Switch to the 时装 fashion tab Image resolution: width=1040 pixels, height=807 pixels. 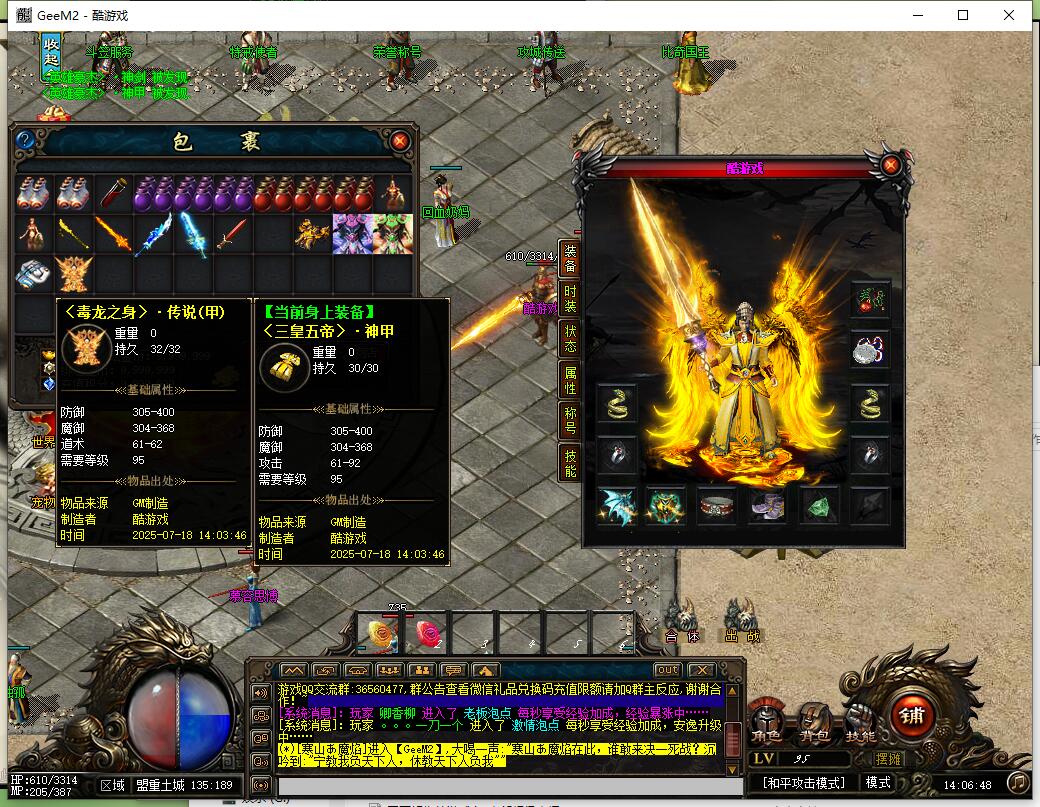click(569, 298)
